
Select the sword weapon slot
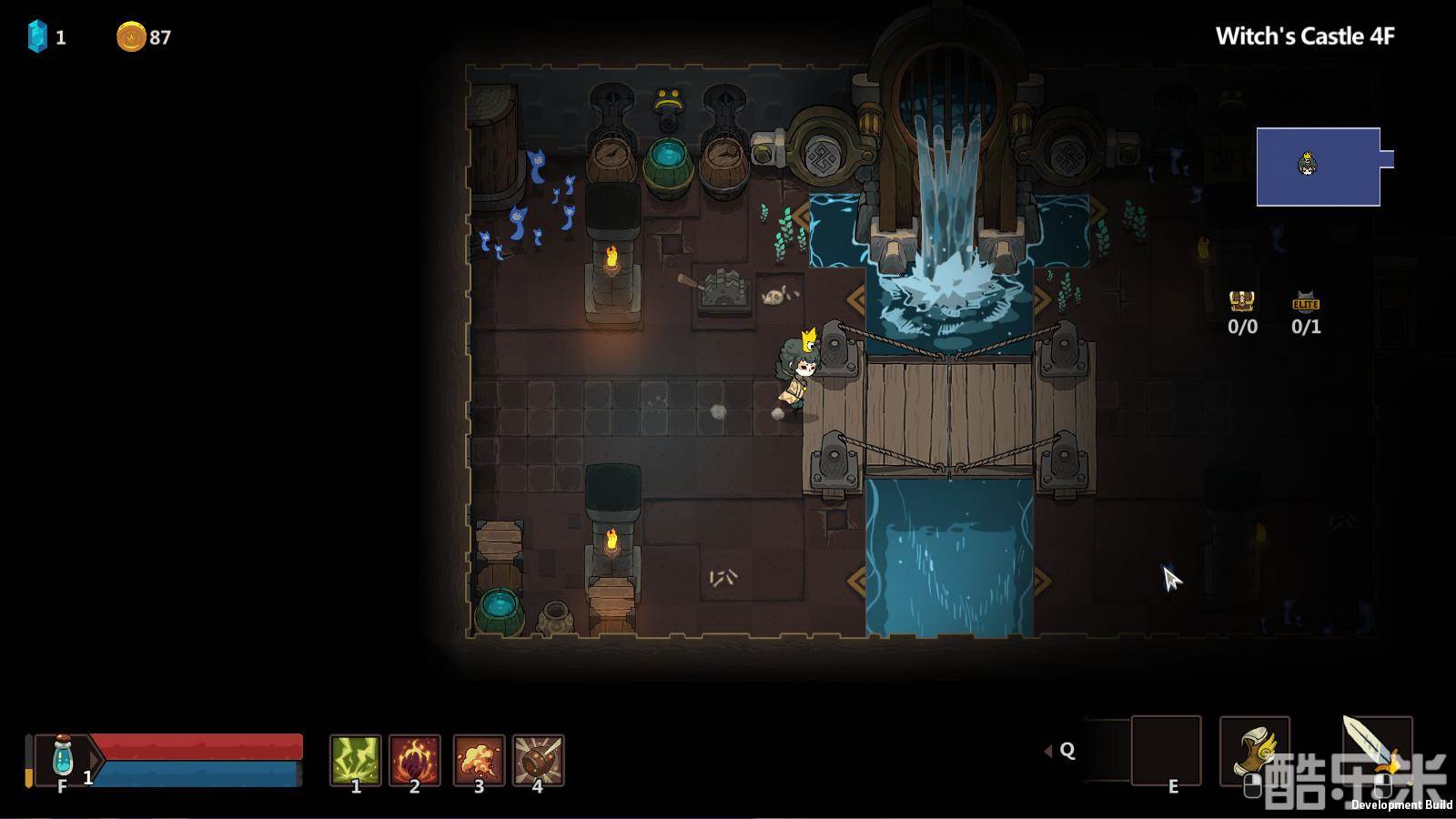(1376, 751)
